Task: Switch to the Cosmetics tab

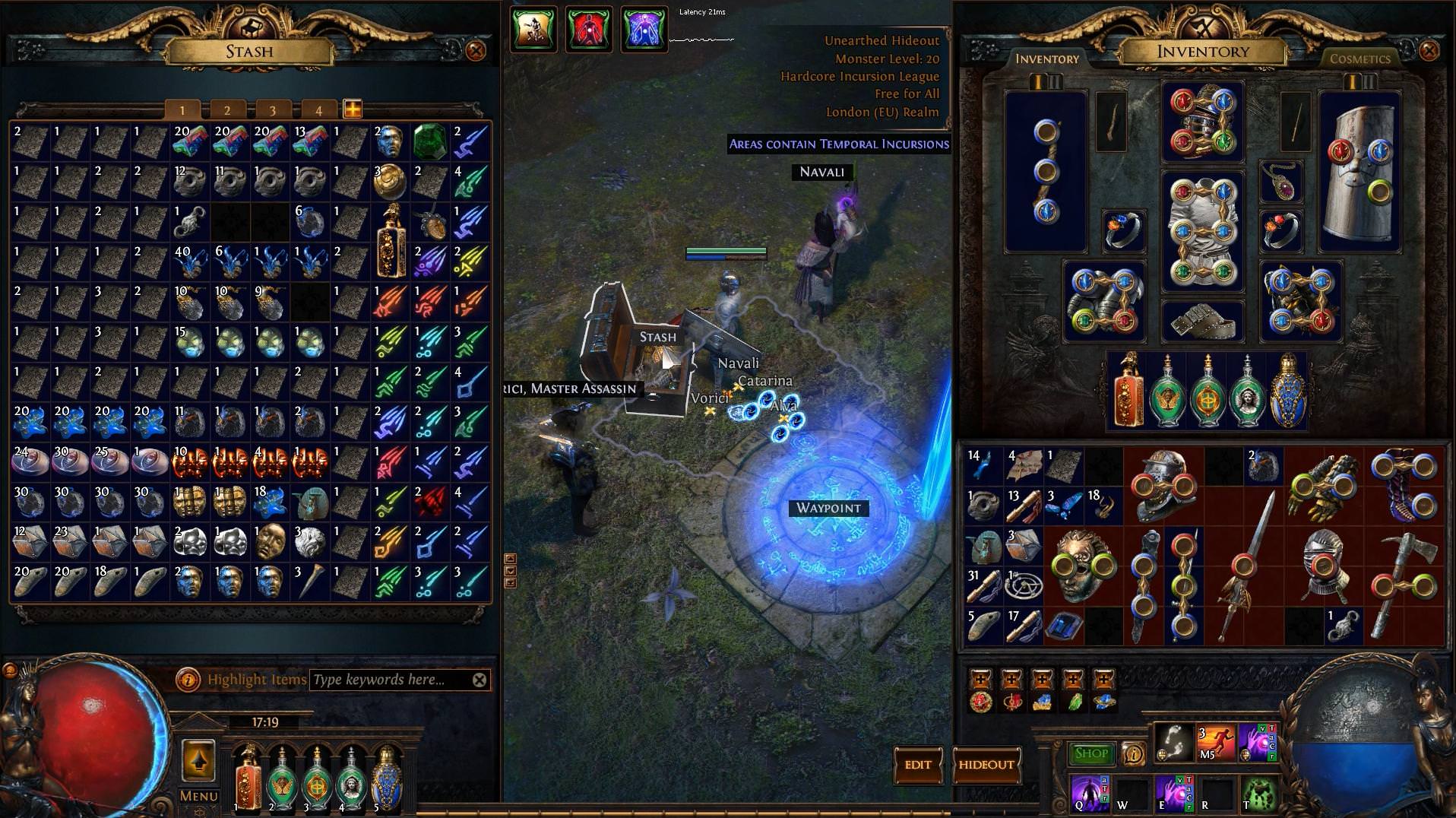Action: pos(1360,59)
